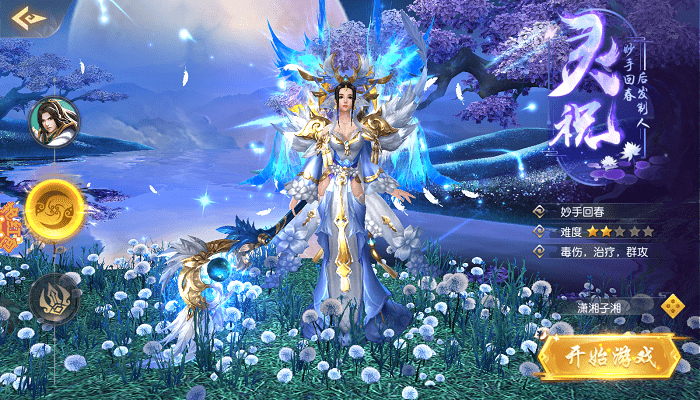Roll the dice for a random name
Image resolution: width=700 pixels, height=400 pixels.
(x=673, y=307)
